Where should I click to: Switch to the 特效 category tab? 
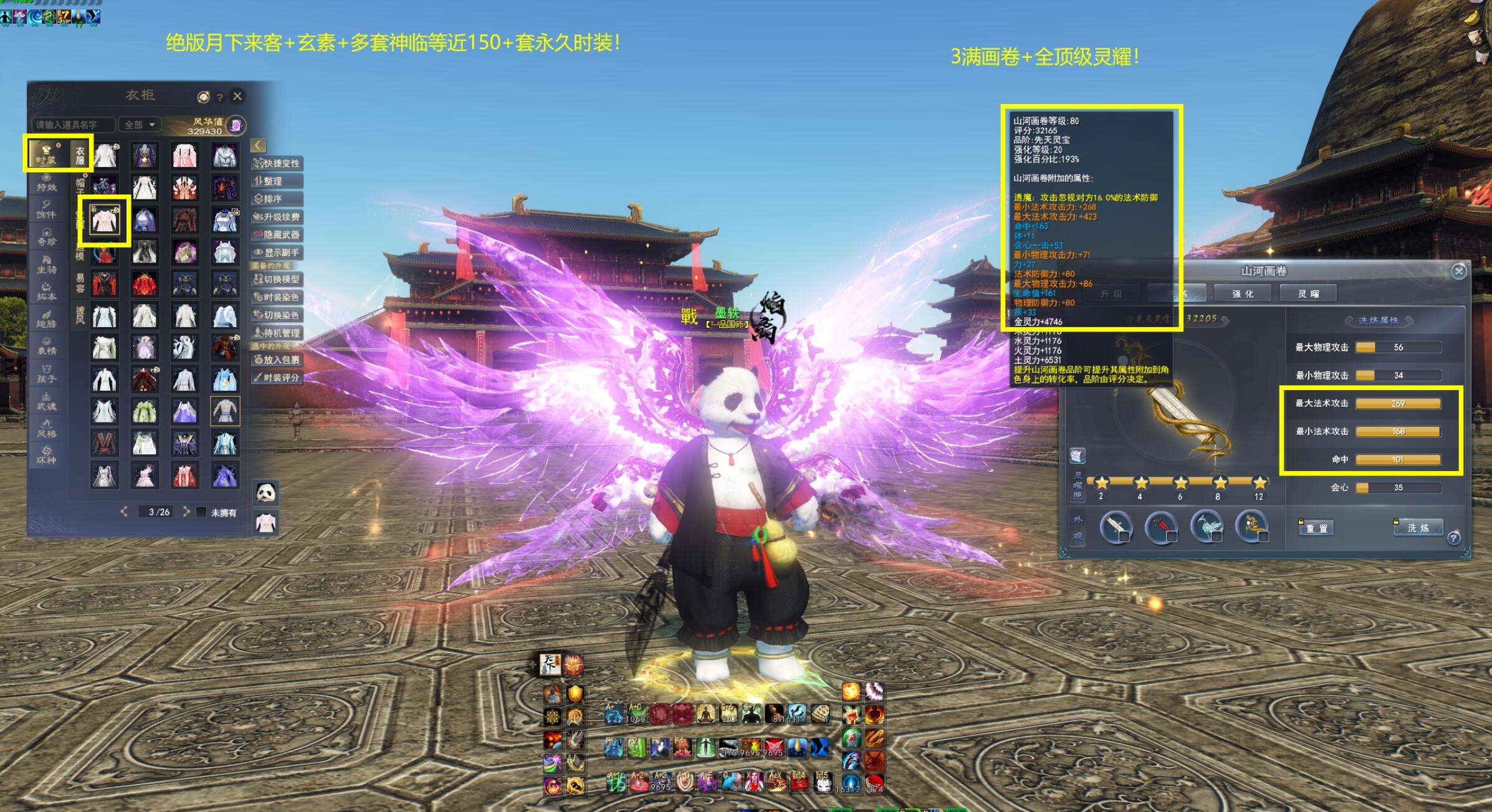47,181
